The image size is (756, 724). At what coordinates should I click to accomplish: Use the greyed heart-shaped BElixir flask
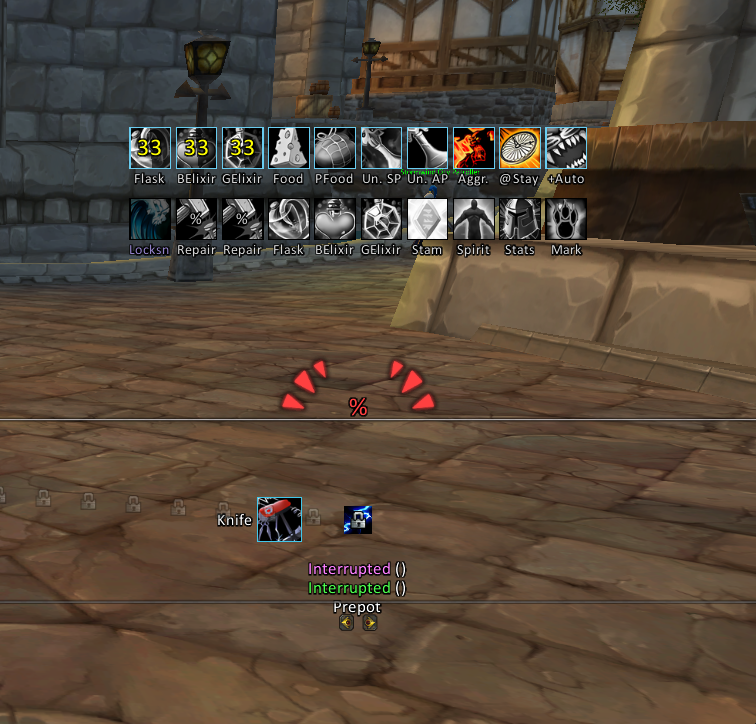click(x=335, y=219)
